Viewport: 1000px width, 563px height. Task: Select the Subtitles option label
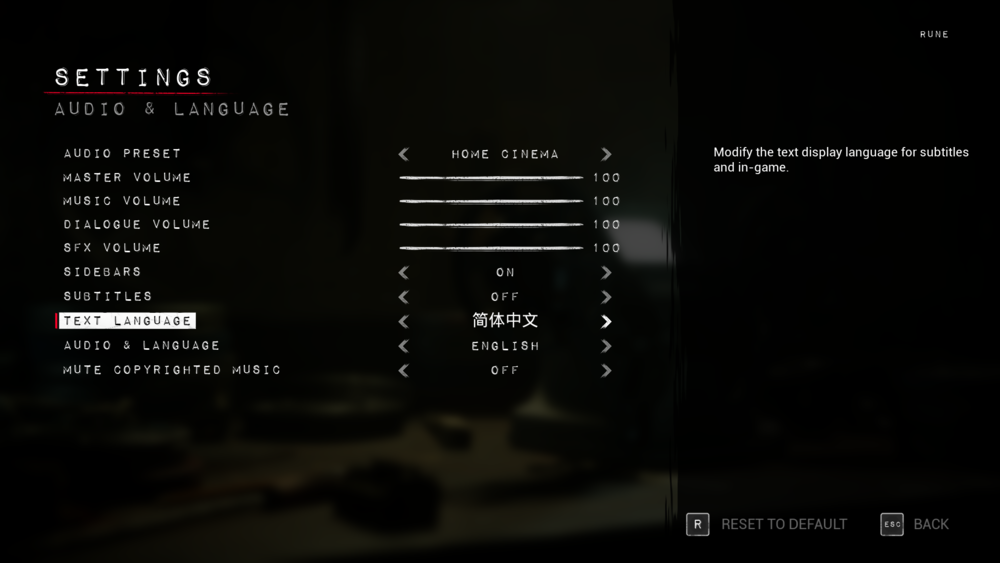click(108, 297)
